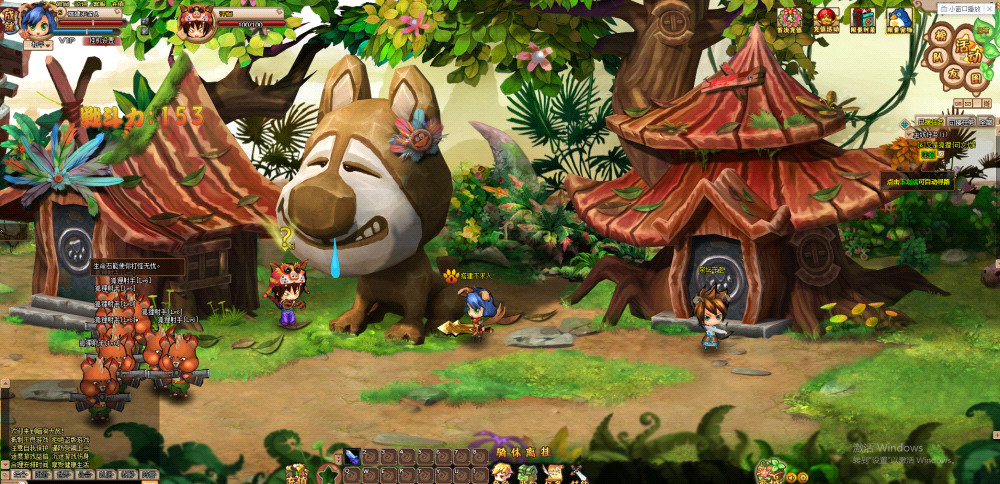Open the 图 map button
The image size is (1000, 484).
(x=971, y=77)
